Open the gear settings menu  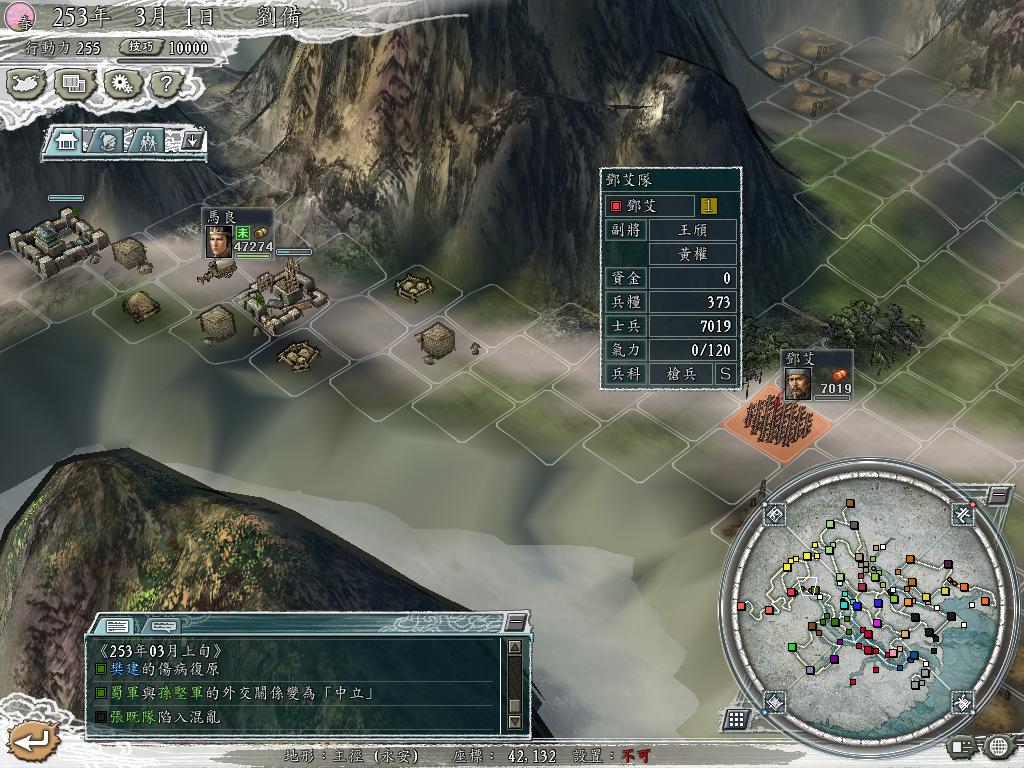pyautogui.click(x=121, y=84)
